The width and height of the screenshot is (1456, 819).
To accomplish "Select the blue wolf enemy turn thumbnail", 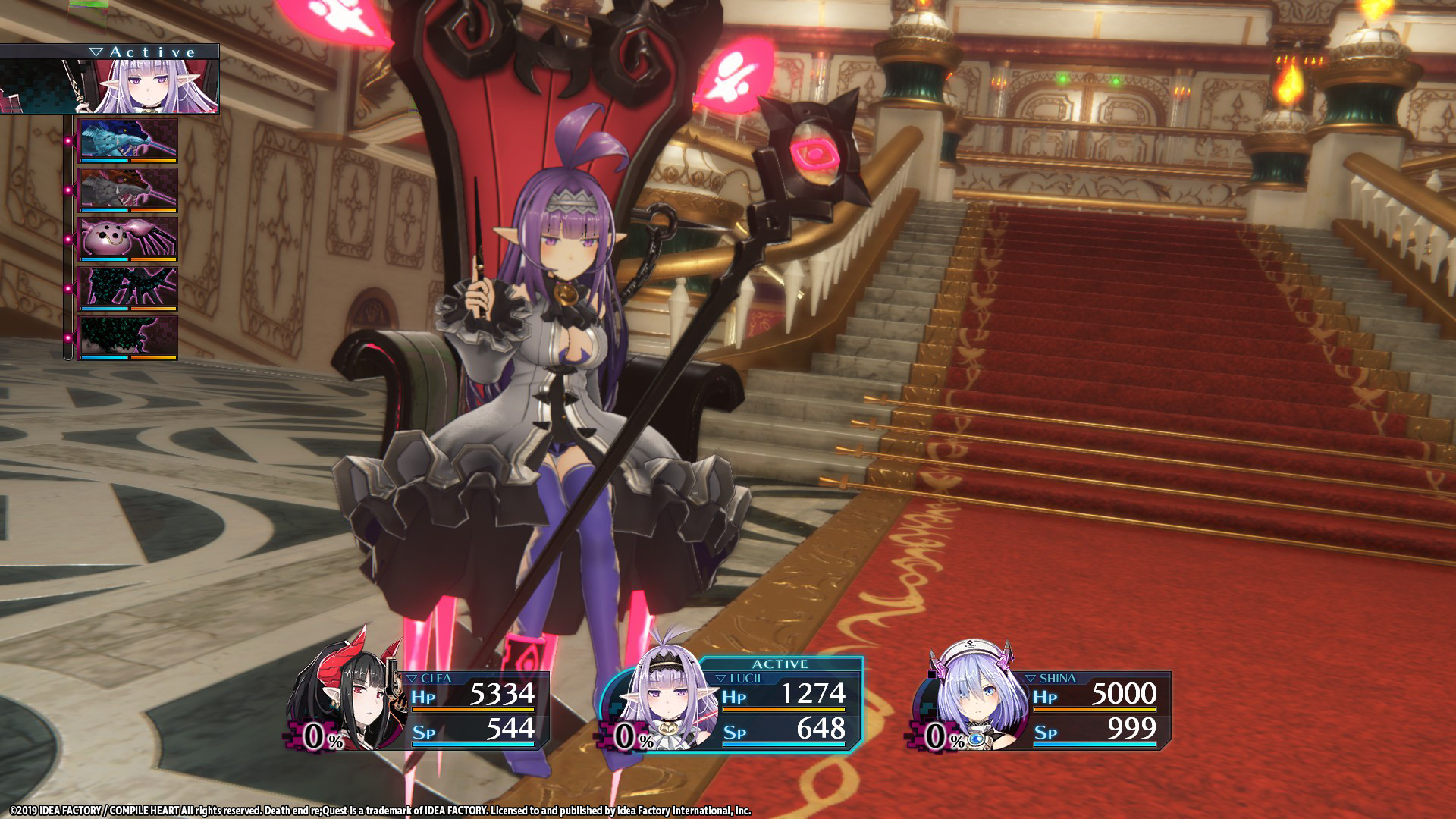I will [127, 140].
